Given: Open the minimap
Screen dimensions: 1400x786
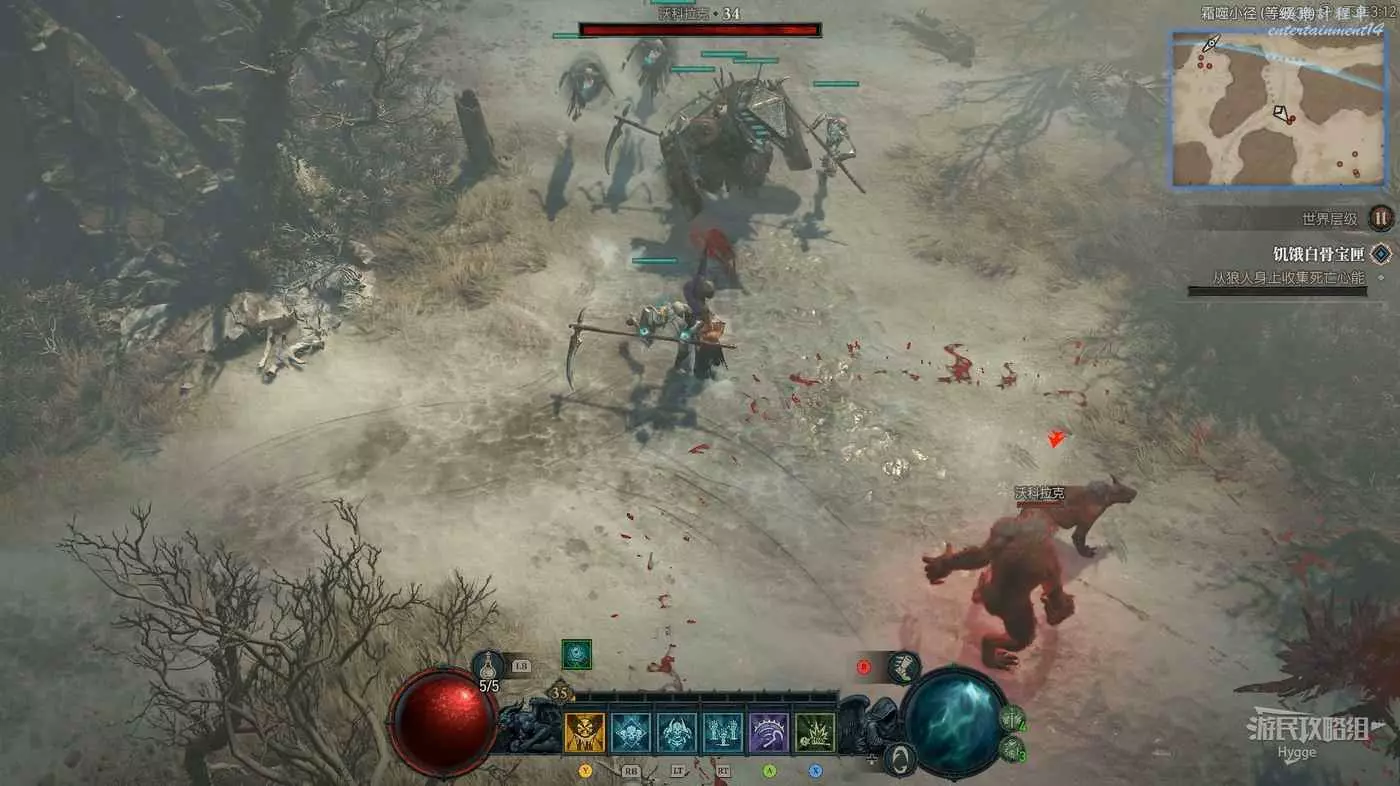Looking at the screenshot, I should pos(1277,110).
